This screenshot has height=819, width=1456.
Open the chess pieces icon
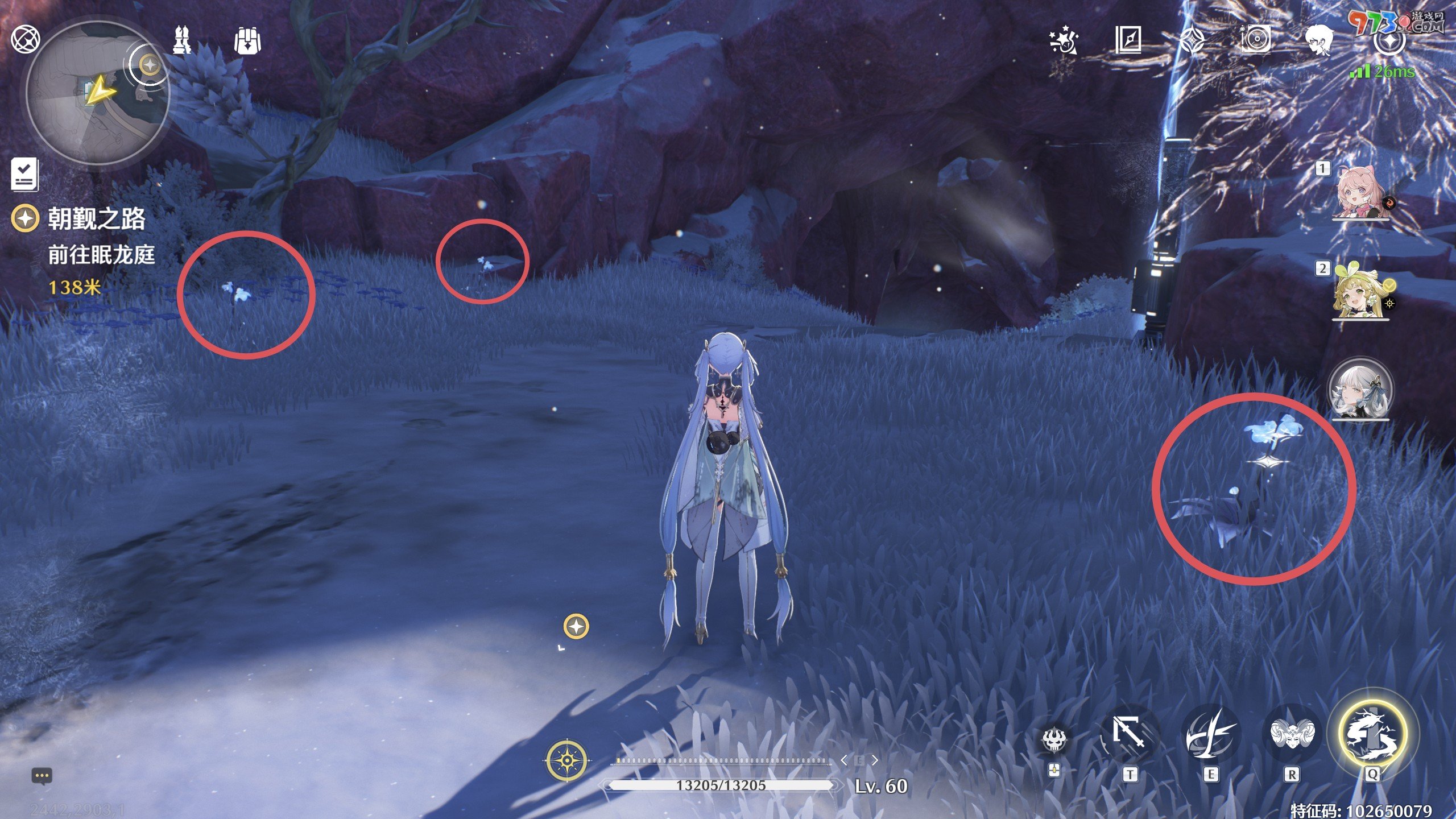point(183,40)
